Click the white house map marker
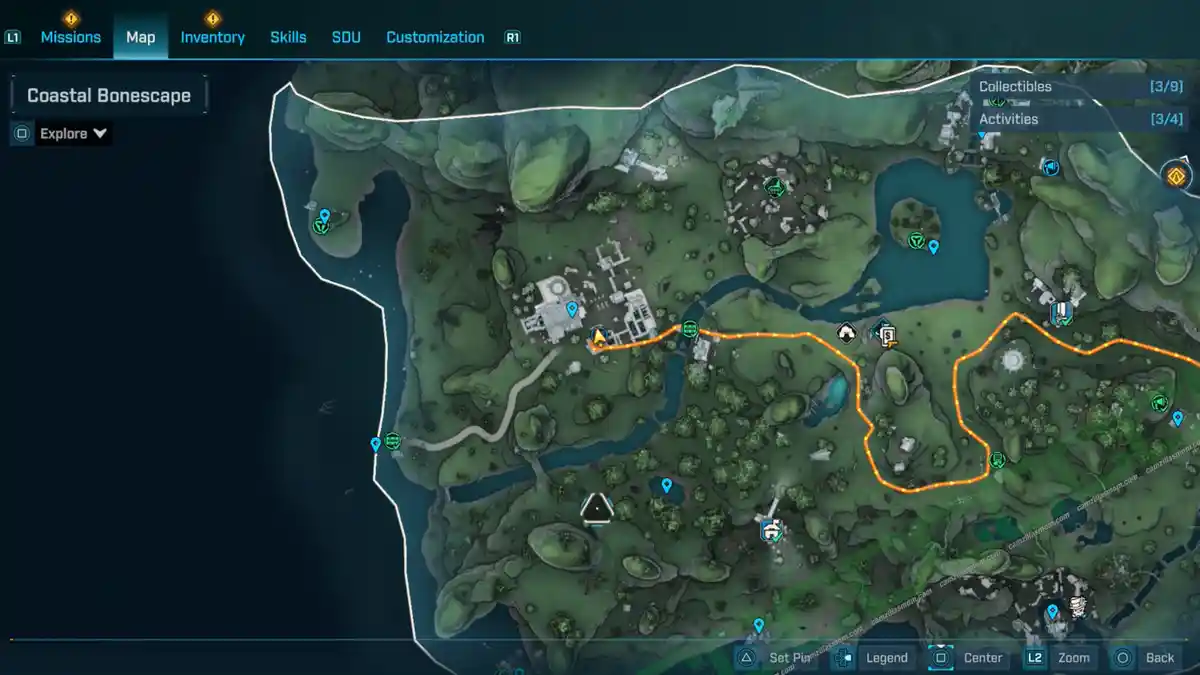Image resolution: width=1200 pixels, height=675 pixels. [846, 333]
